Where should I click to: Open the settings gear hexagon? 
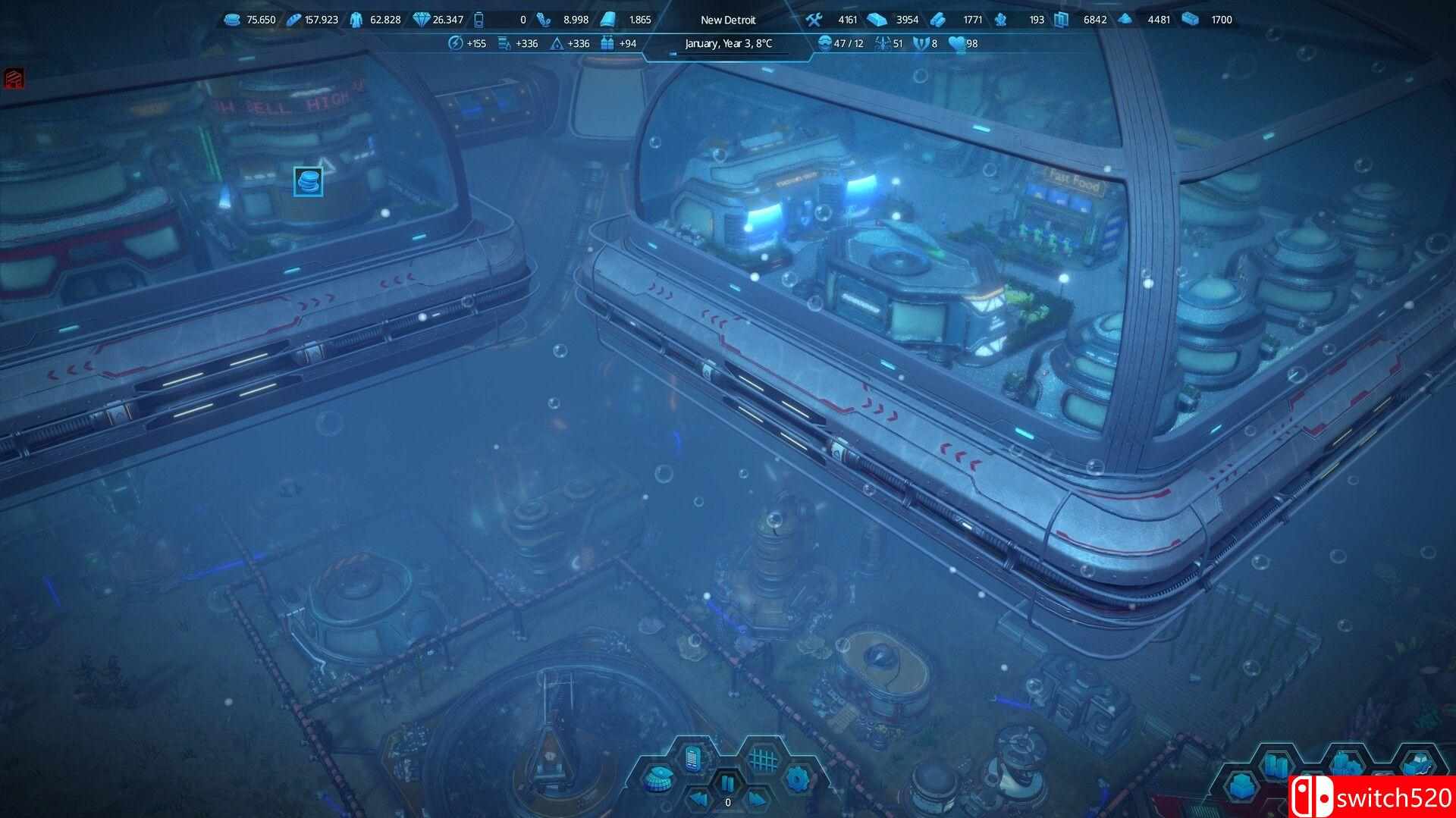[797, 779]
